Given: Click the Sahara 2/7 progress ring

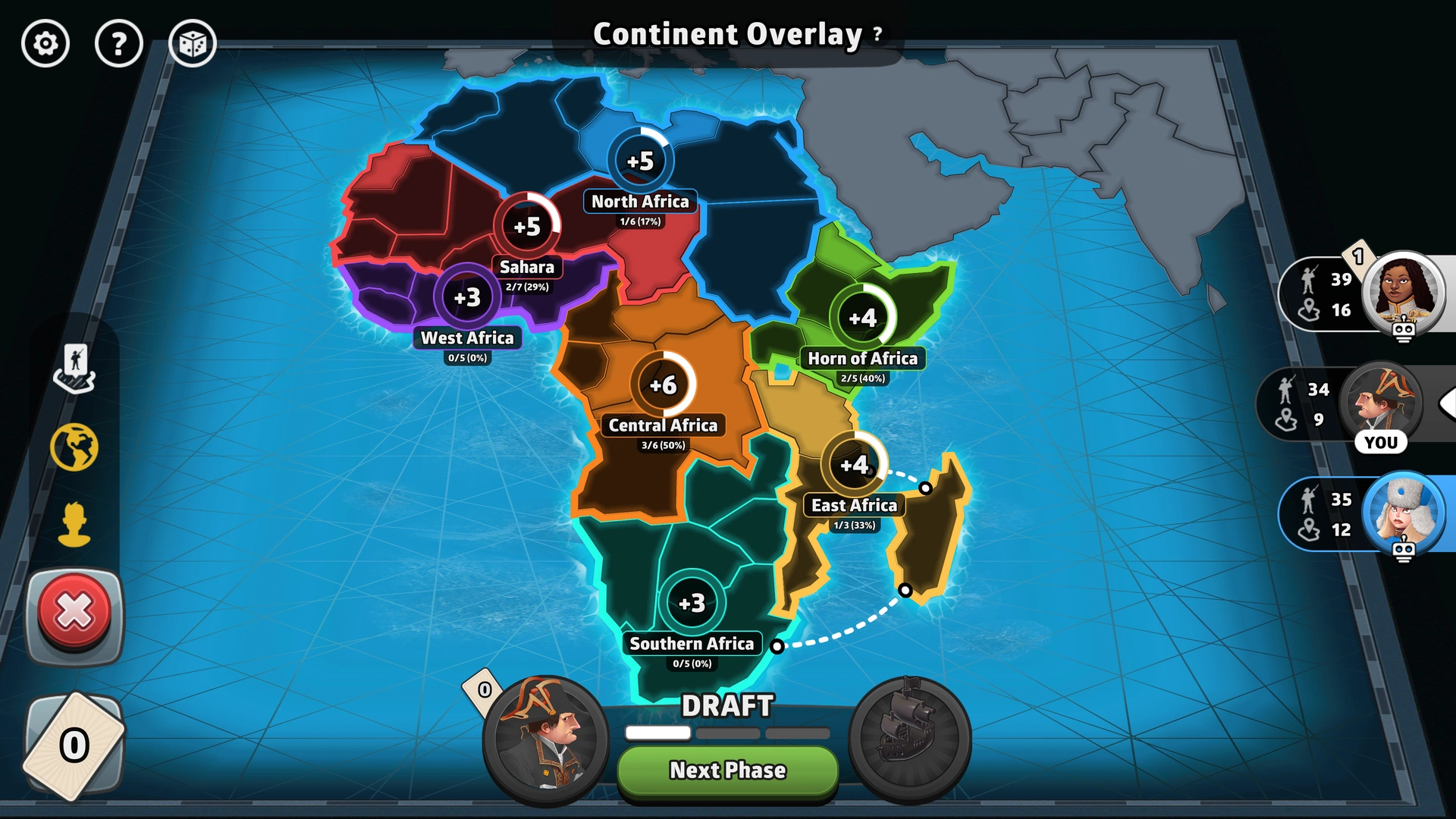Looking at the screenshot, I should [529, 226].
